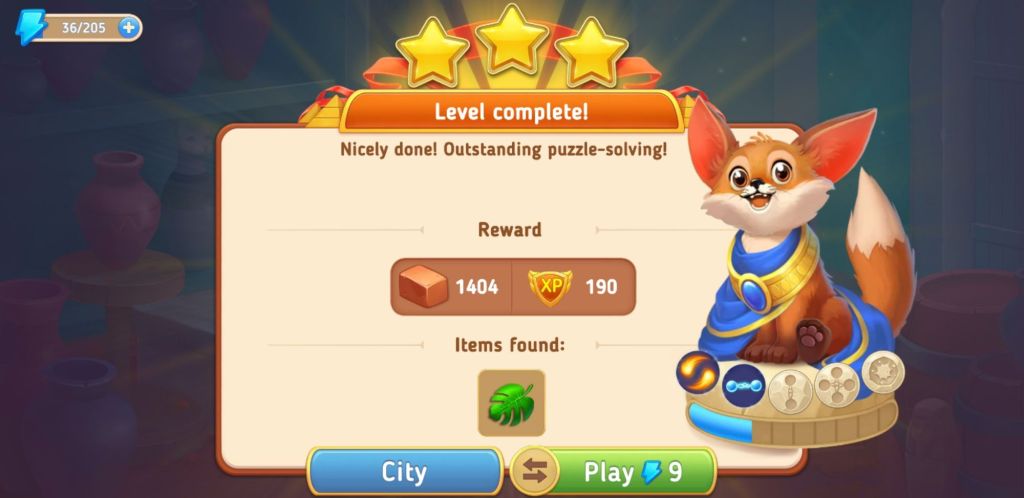The width and height of the screenshot is (1024, 498).
Task: Go to the City
Action: point(404,472)
